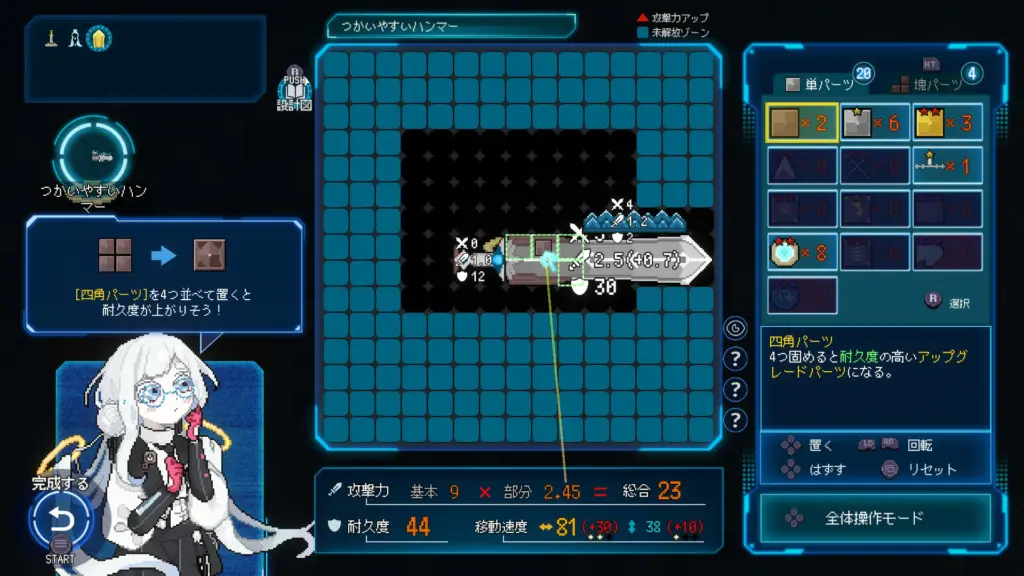This screenshot has width=1024, height=576.
Task: Select the brown square part slot
Action: pos(802,123)
